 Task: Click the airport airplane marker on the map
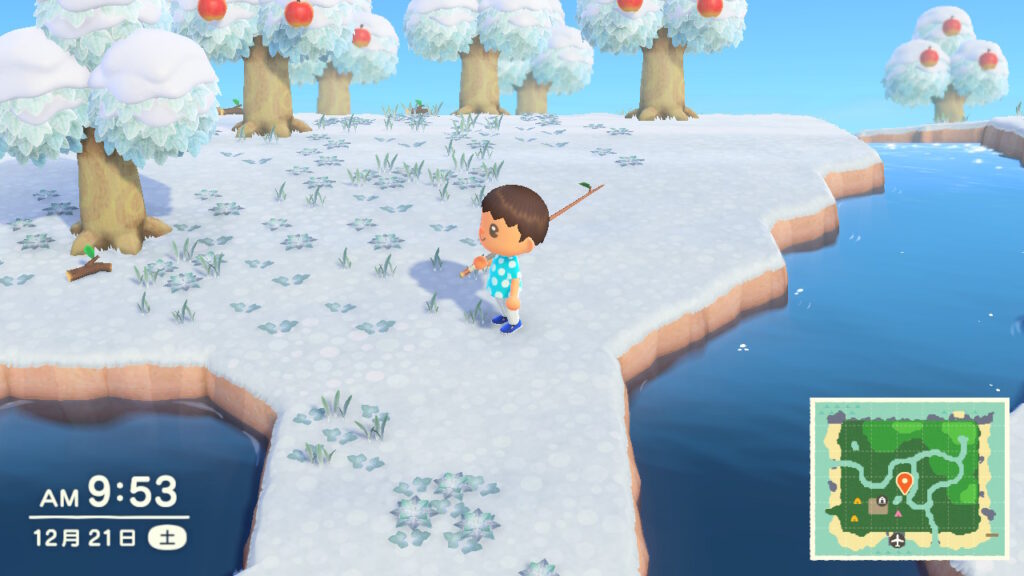[x=897, y=540]
